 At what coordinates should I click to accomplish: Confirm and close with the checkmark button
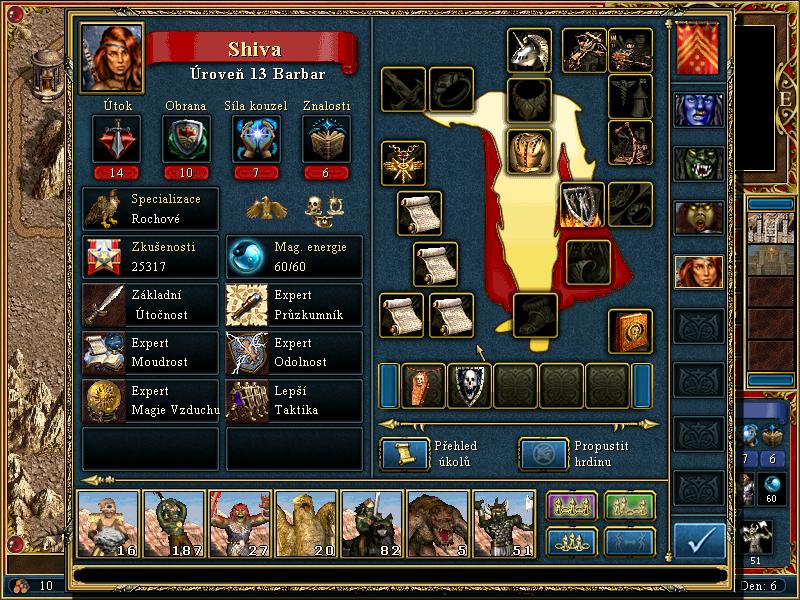click(x=699, y=540)
